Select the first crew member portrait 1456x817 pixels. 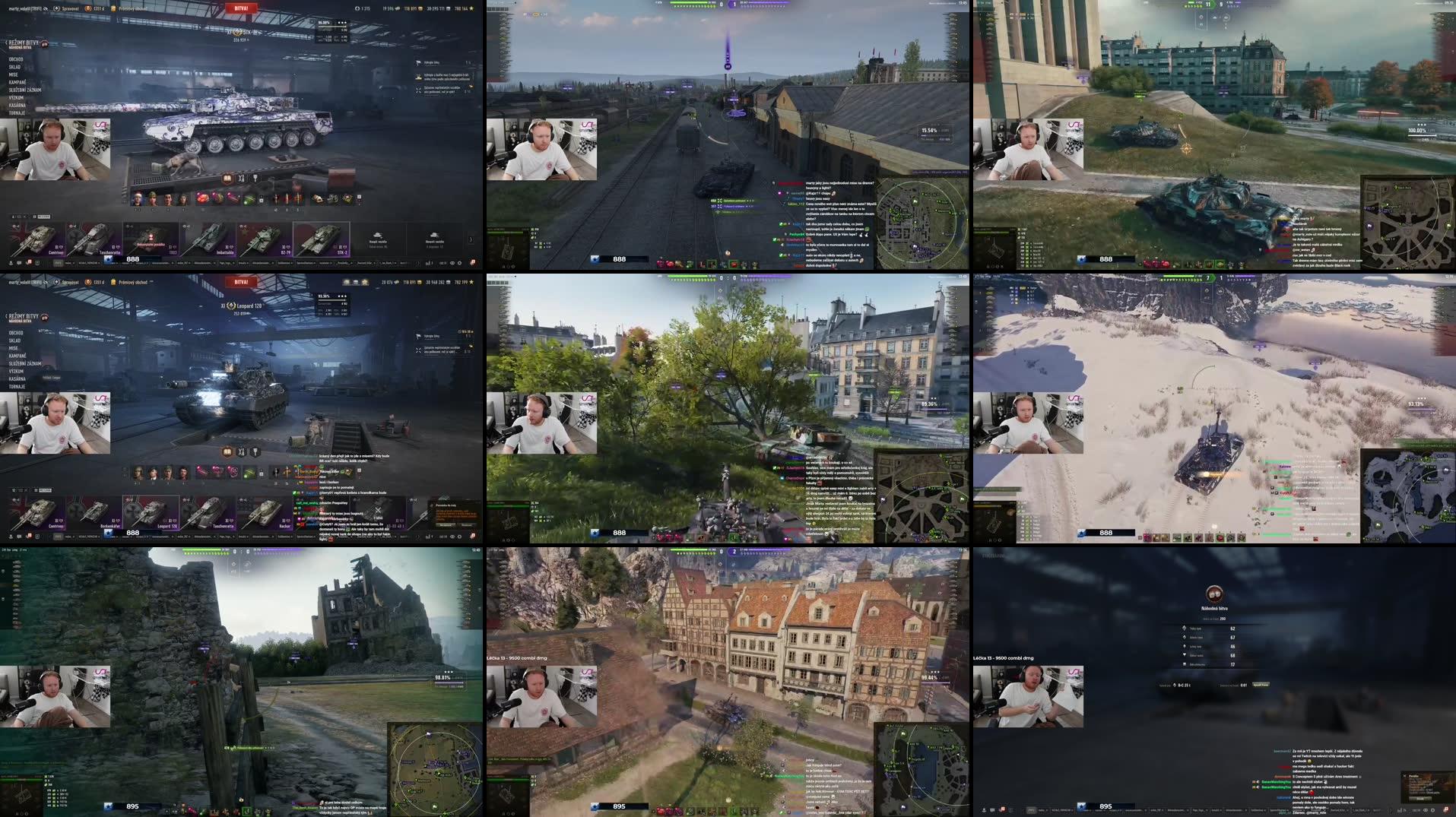137,198
